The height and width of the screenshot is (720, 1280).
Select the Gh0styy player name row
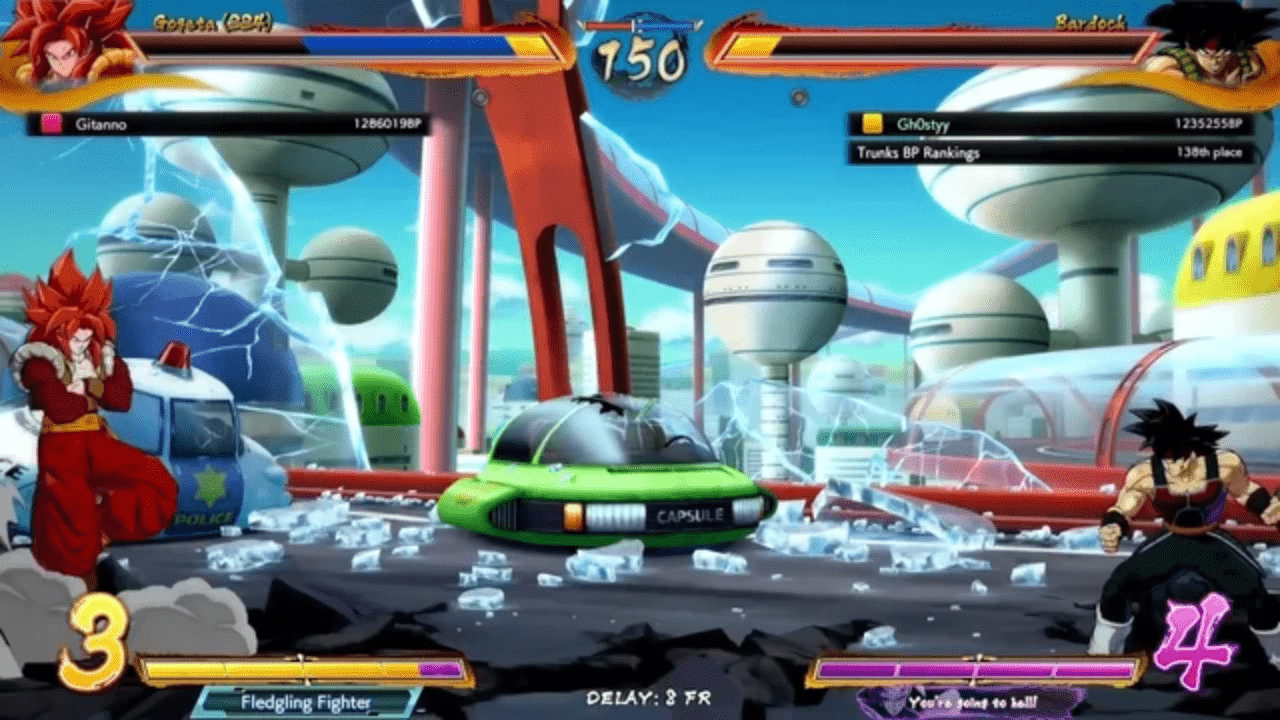pos(1050,124)
